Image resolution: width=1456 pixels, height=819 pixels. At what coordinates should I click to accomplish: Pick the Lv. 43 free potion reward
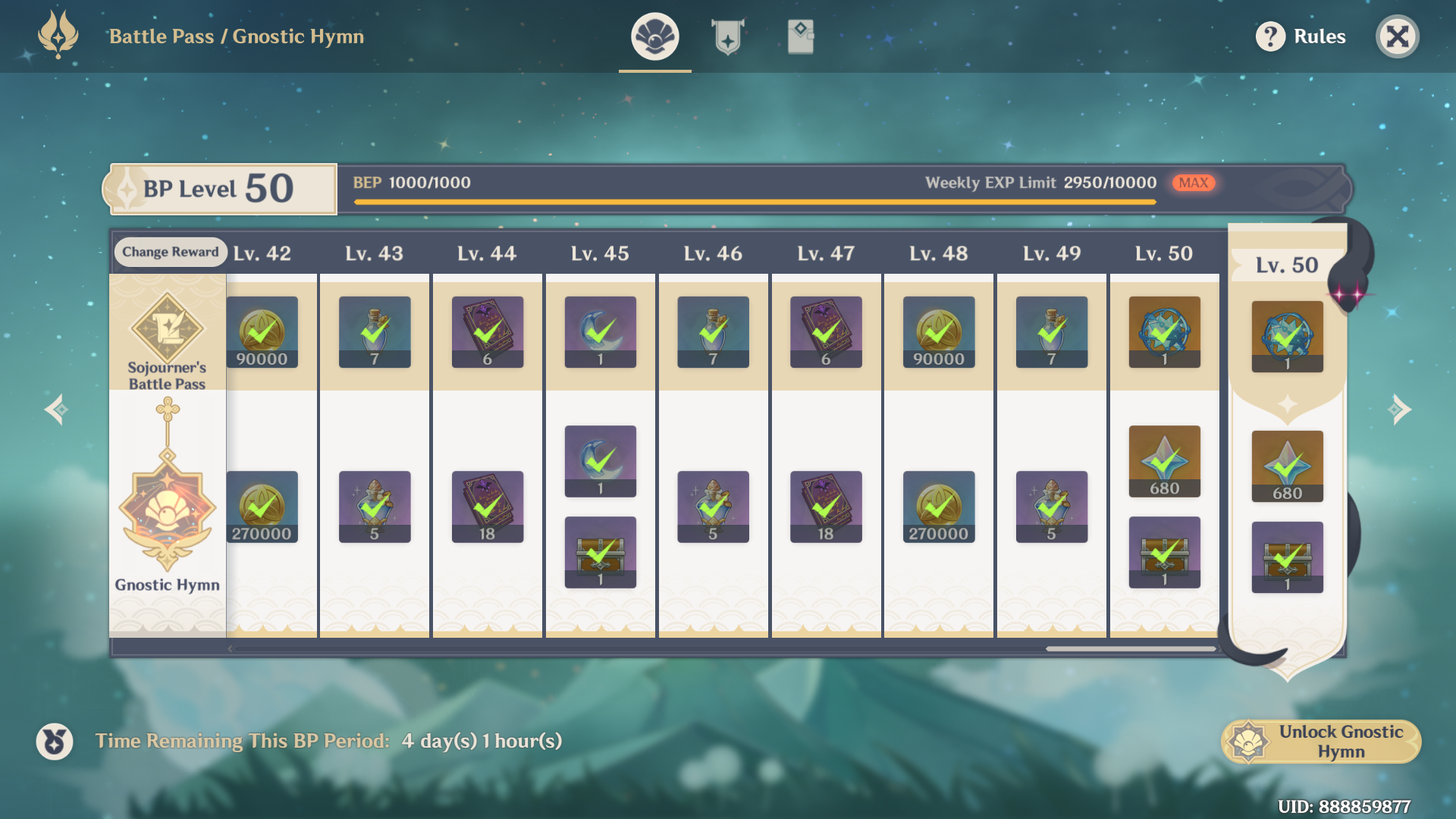pyautogui.click(x=375, y=332)
